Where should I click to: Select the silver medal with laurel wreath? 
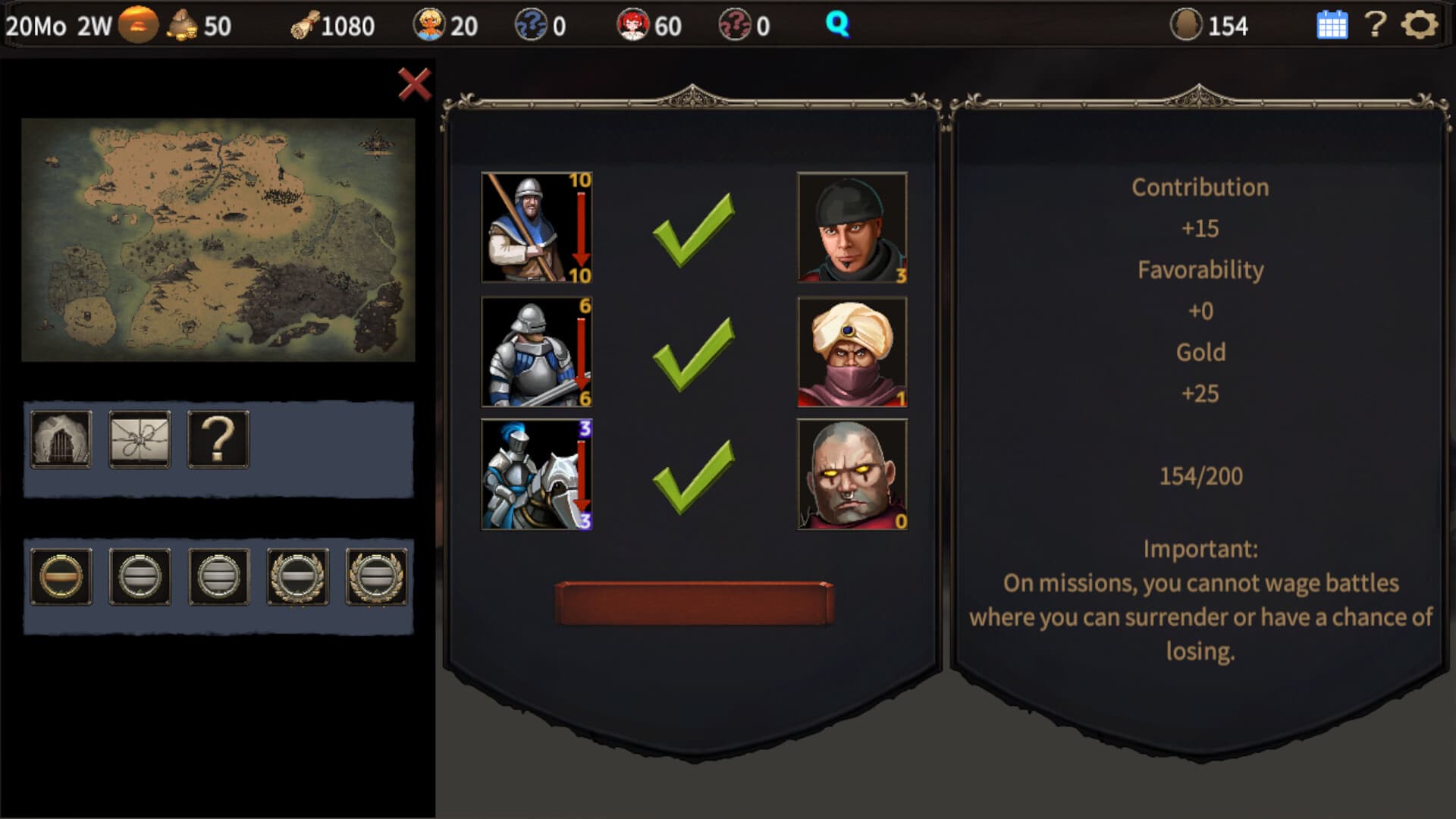click(298, 576)
